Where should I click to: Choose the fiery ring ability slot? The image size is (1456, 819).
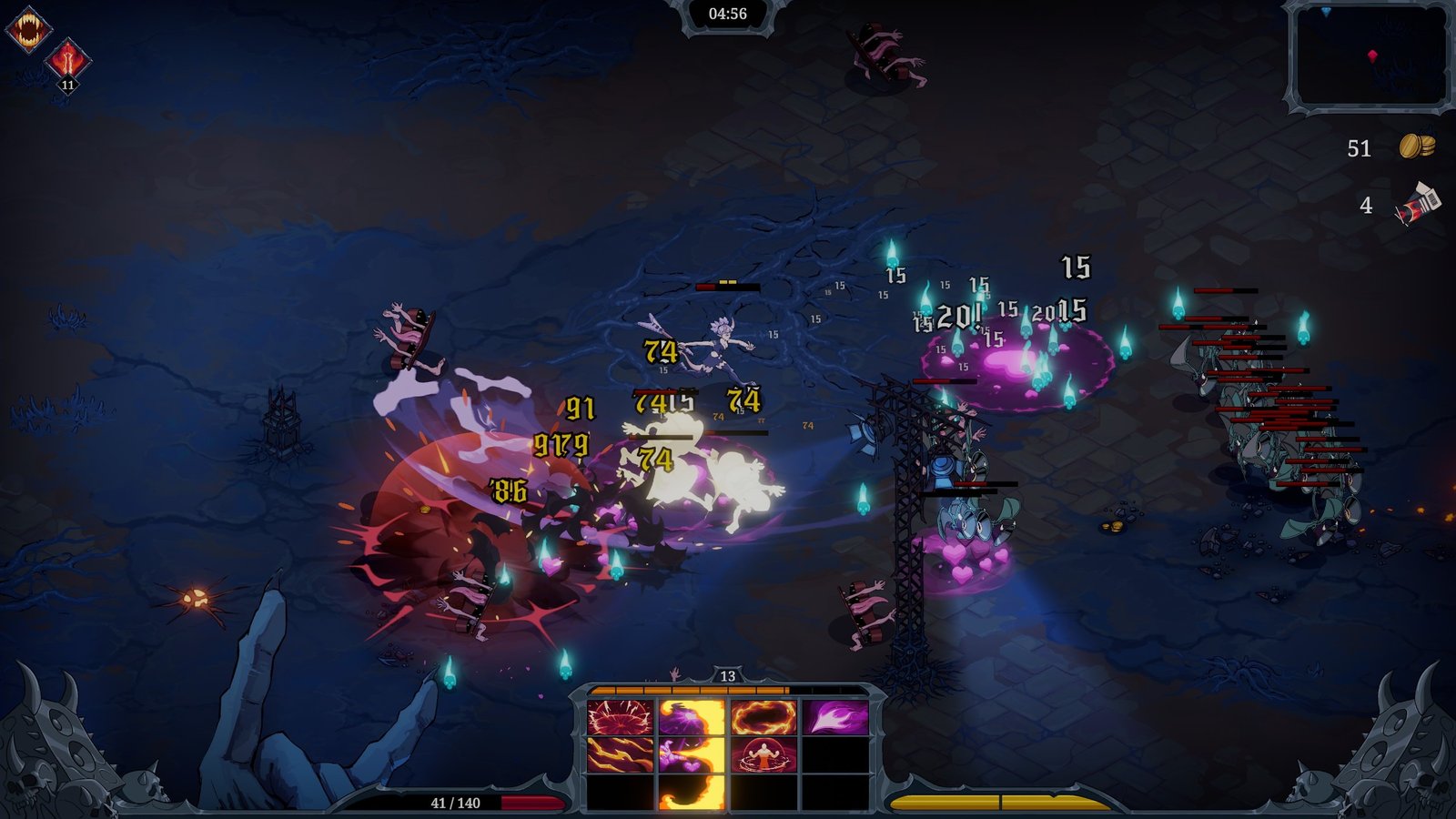(763, 718)
